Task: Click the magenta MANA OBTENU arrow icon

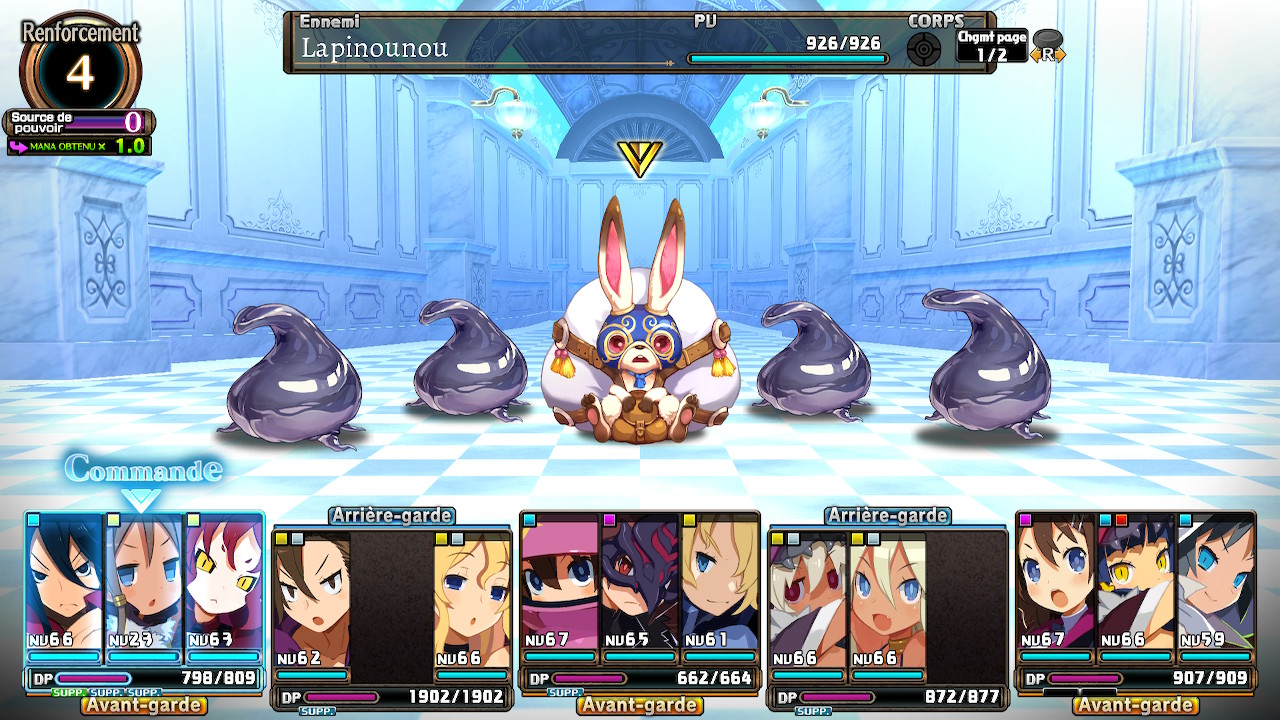Action: (x=18, y=148)
